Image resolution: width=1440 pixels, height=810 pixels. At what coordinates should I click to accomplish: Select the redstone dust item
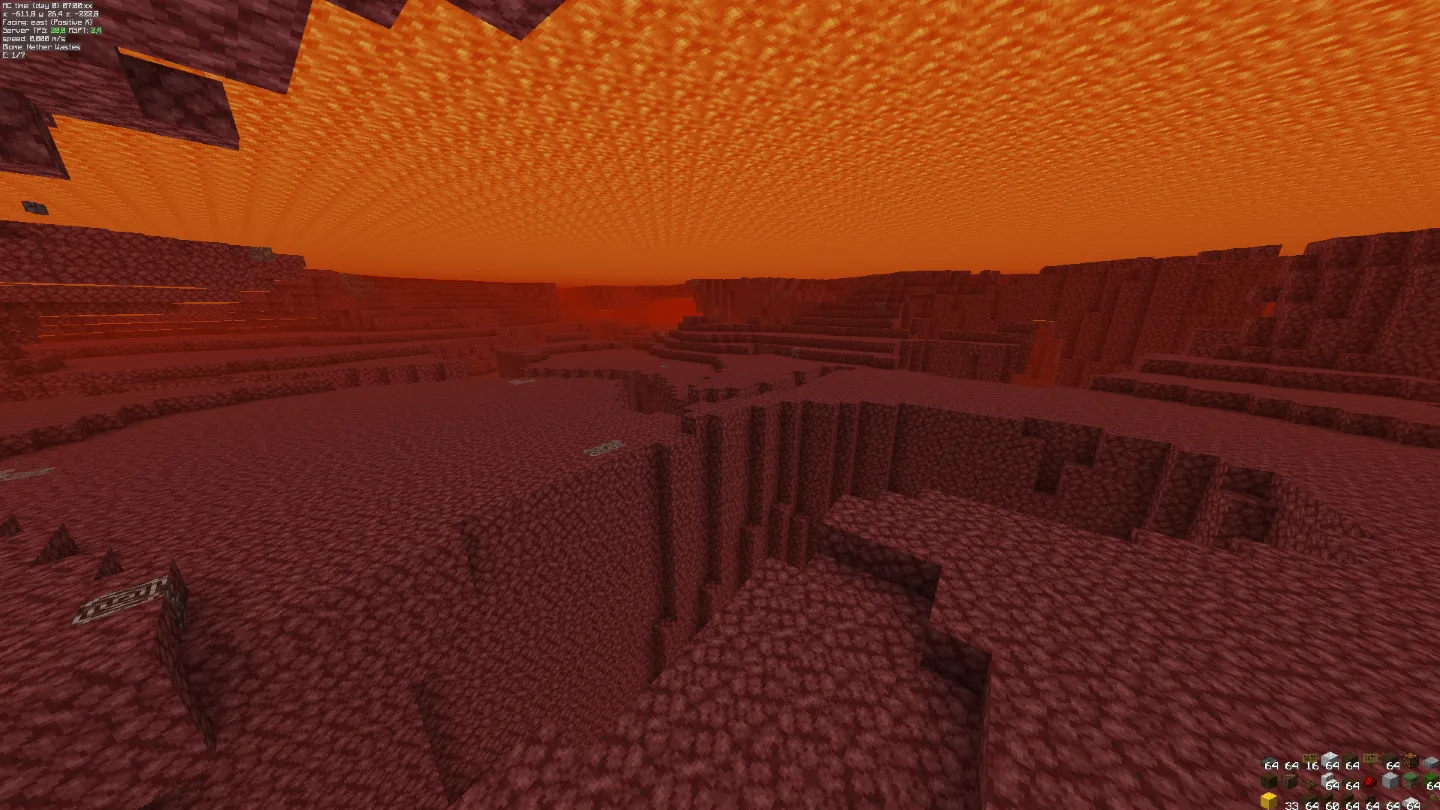tap(1370, 782)
